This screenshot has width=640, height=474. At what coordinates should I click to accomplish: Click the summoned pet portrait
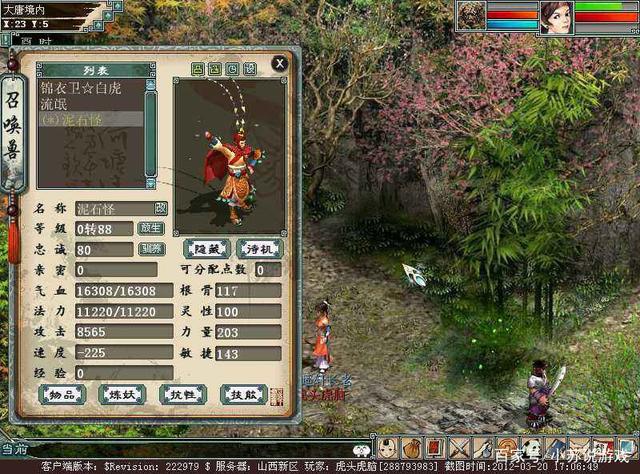(472, 15)
